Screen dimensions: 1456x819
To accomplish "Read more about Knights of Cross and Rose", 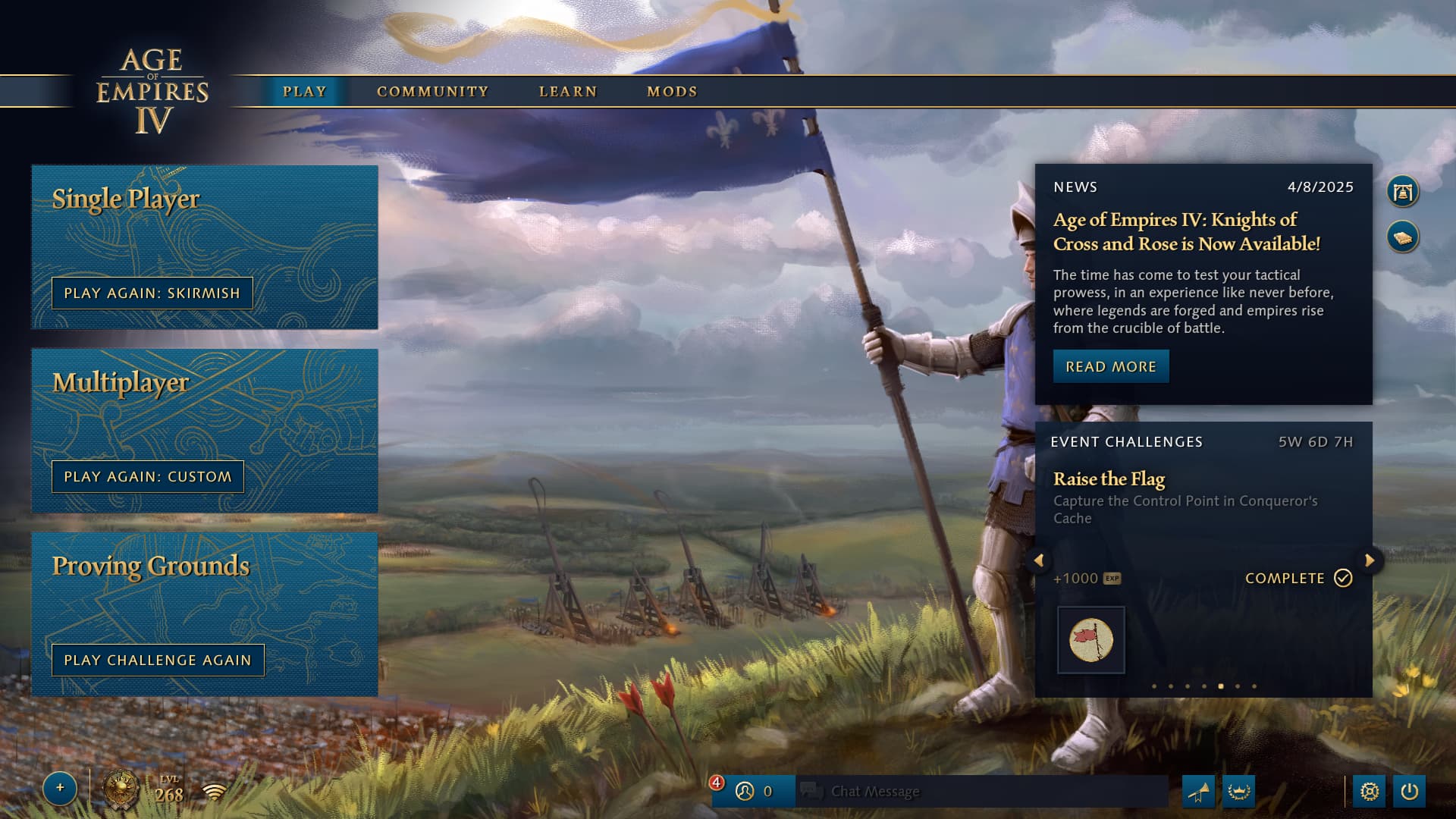I will [1110, 367].
